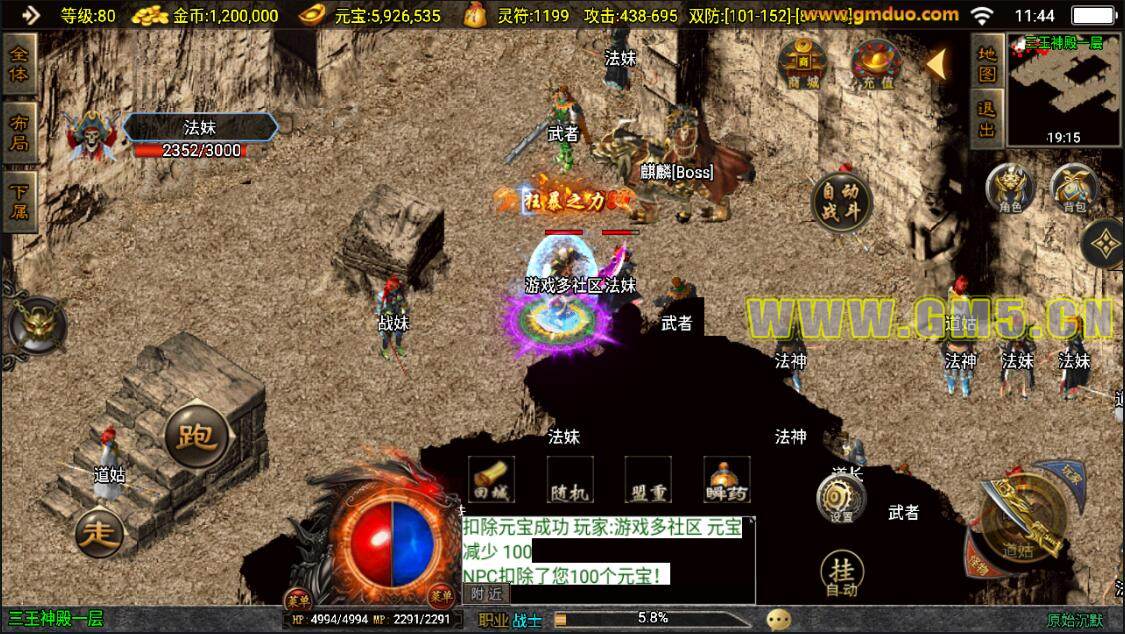Click the 退出 exit button
This screenshot has height=634, width=1125.
click(986, 119)
